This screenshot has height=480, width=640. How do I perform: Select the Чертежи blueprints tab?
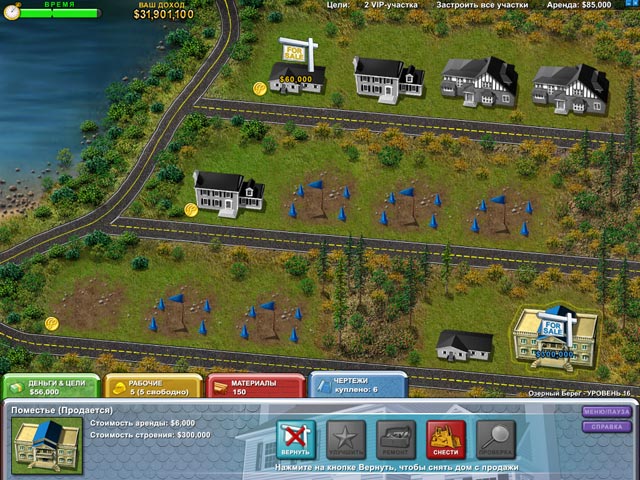point(357,386)
